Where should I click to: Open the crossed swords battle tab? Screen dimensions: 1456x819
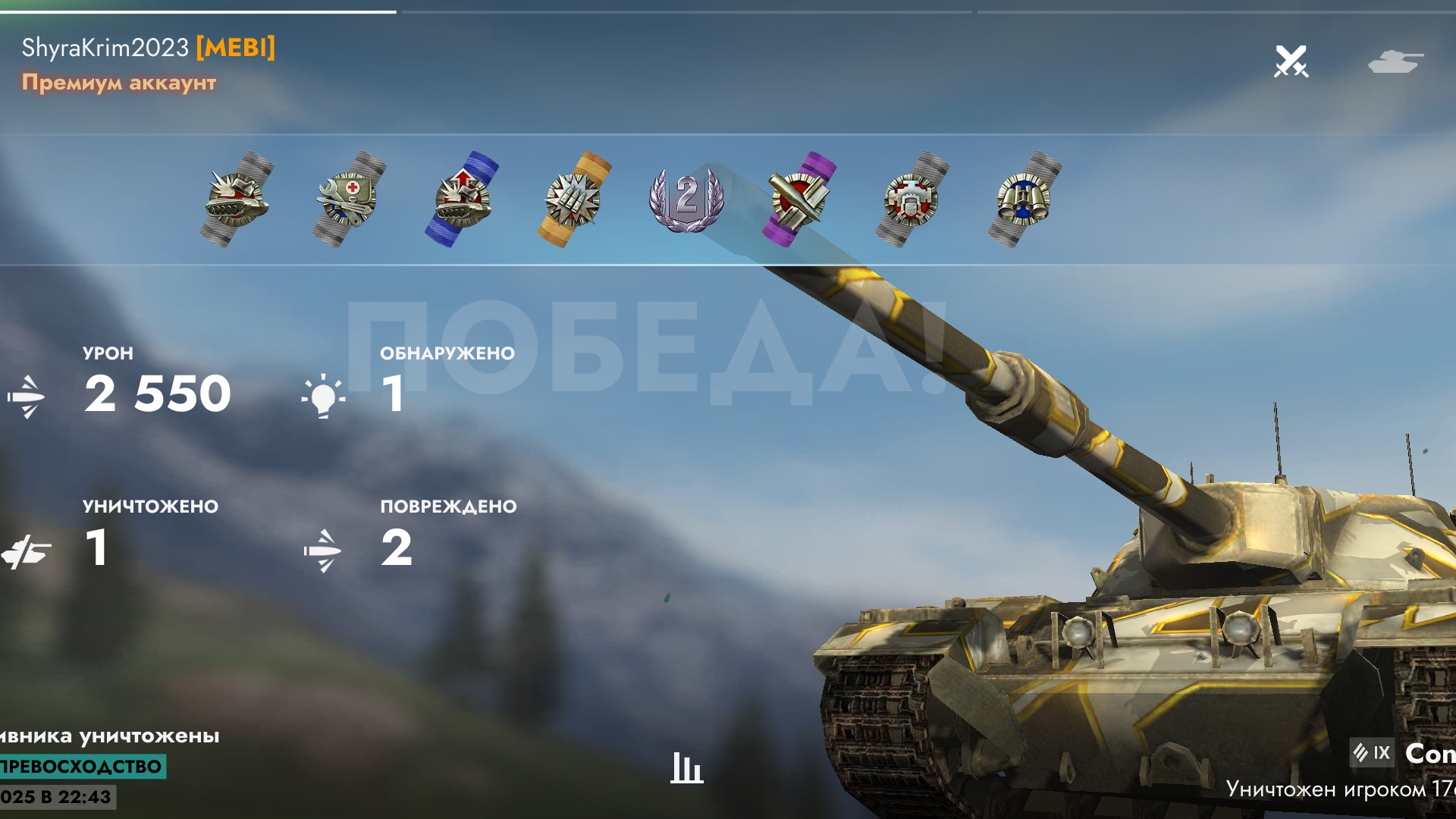pyautogui.click(x=1291, y=61)
